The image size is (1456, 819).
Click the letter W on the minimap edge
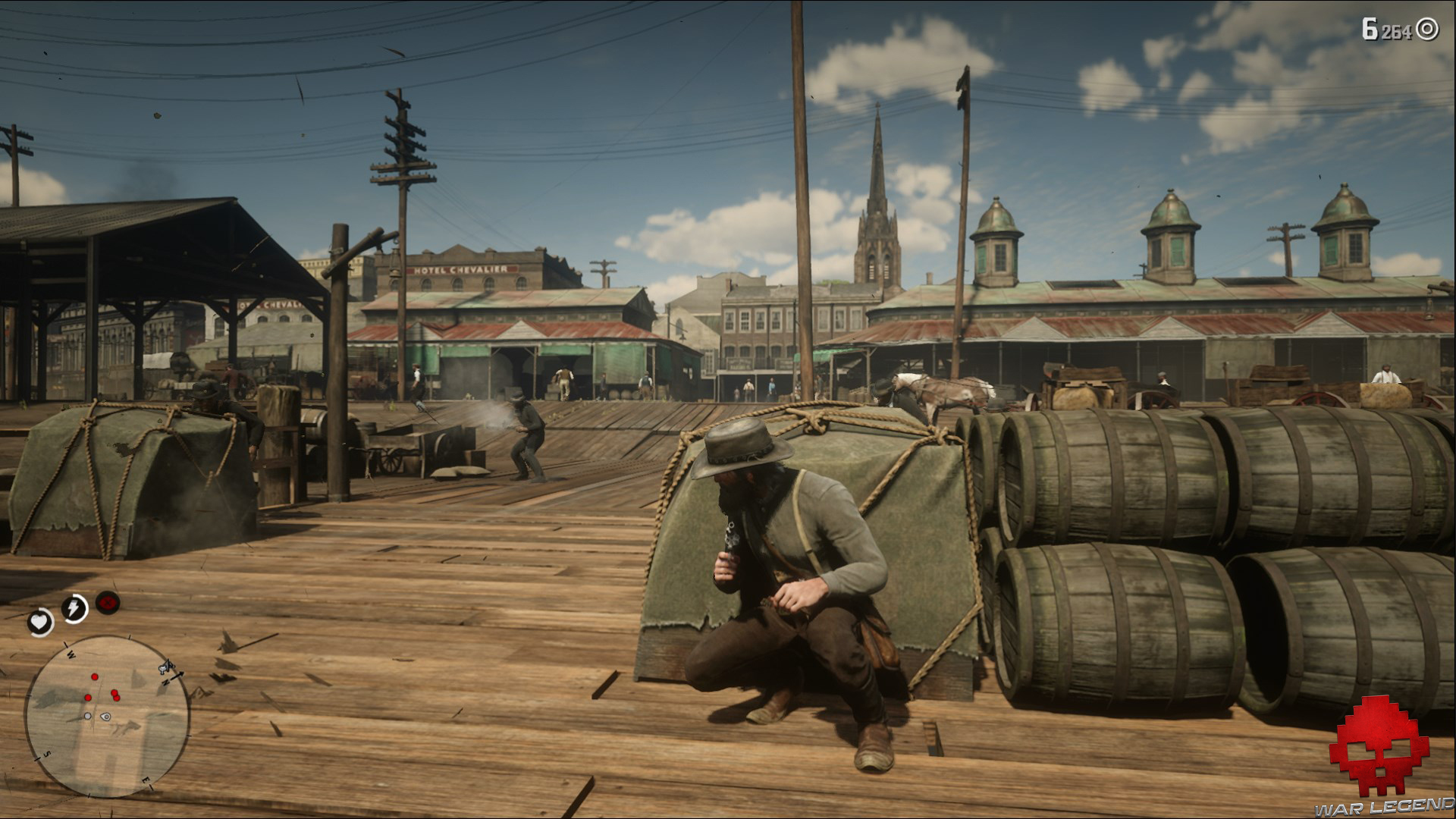tap(71, 655)
